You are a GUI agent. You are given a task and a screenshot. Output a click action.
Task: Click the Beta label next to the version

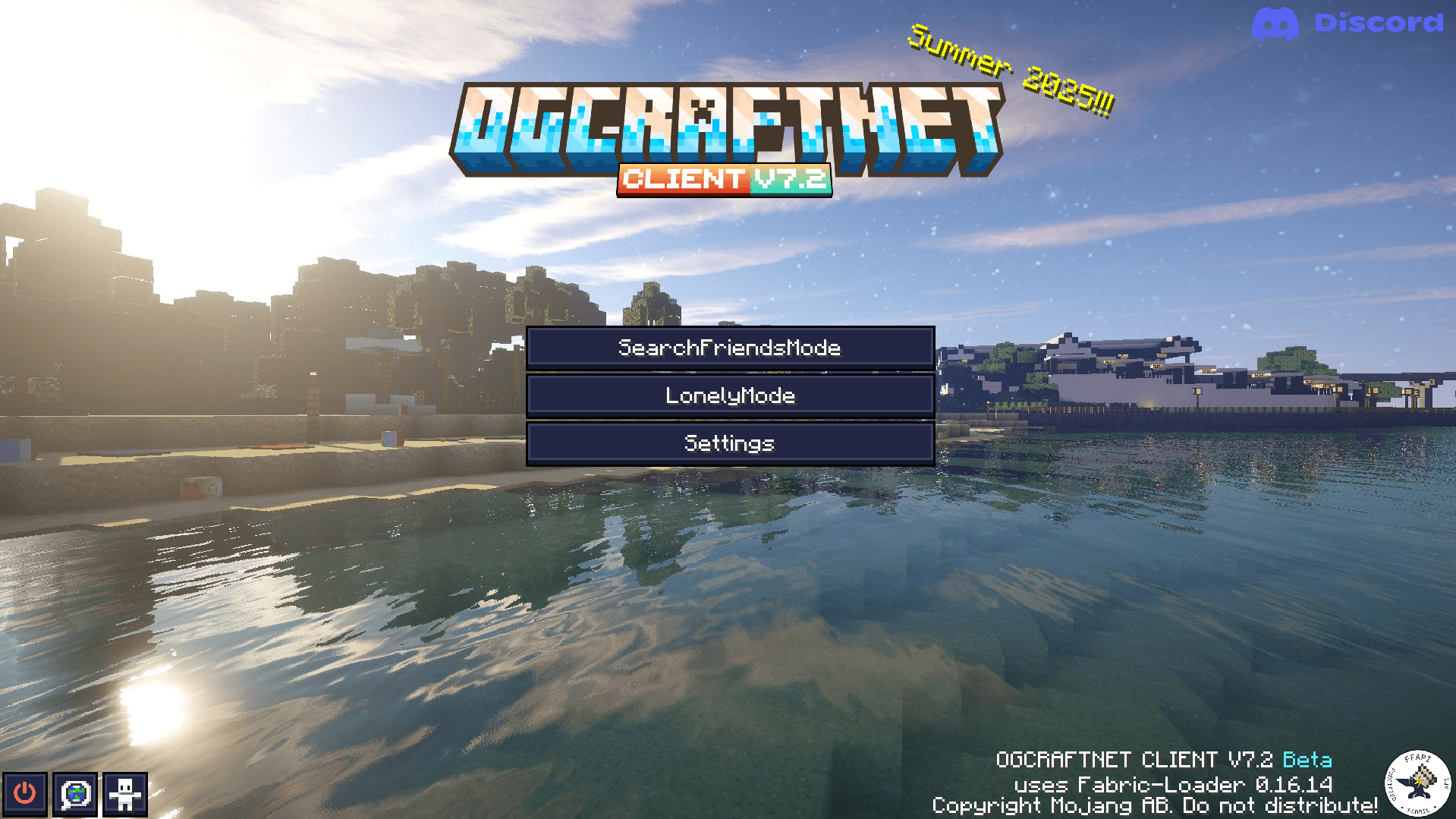click(x=1307, y=760)
